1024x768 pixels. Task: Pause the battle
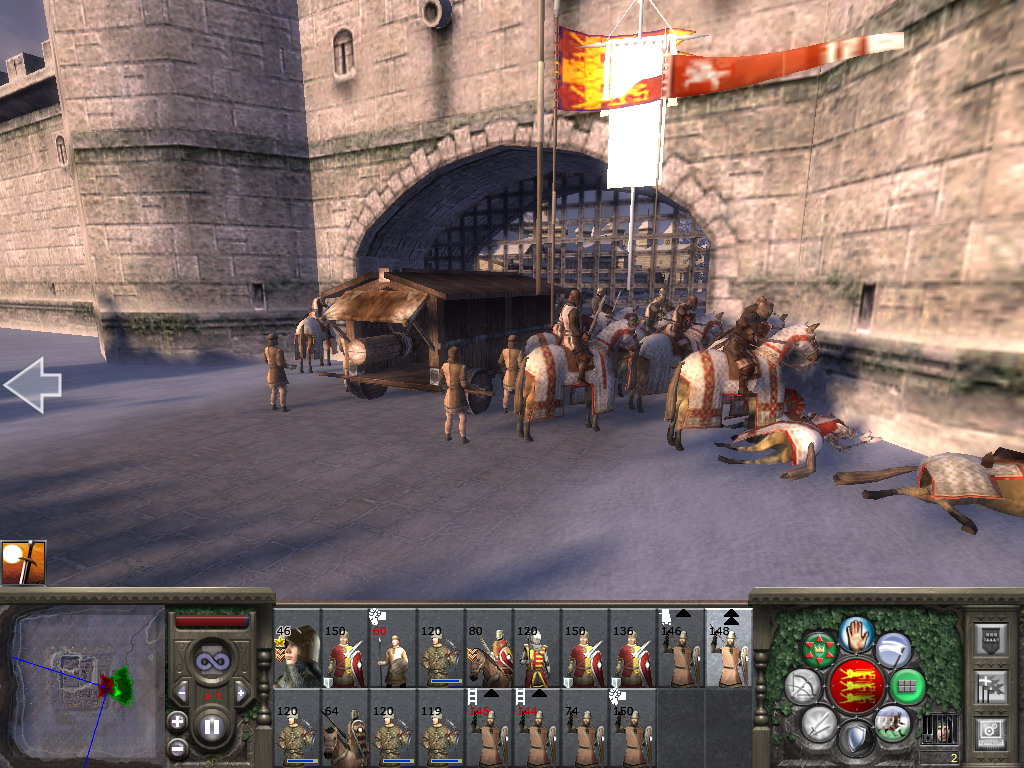coord(211,727)
